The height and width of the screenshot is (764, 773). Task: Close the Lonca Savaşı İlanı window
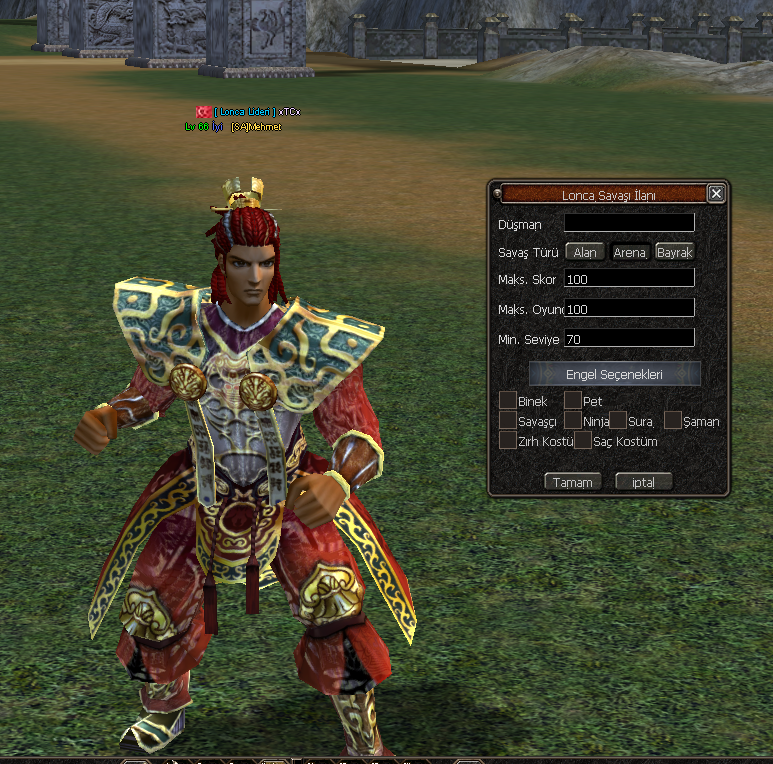[x=715, y=194]
